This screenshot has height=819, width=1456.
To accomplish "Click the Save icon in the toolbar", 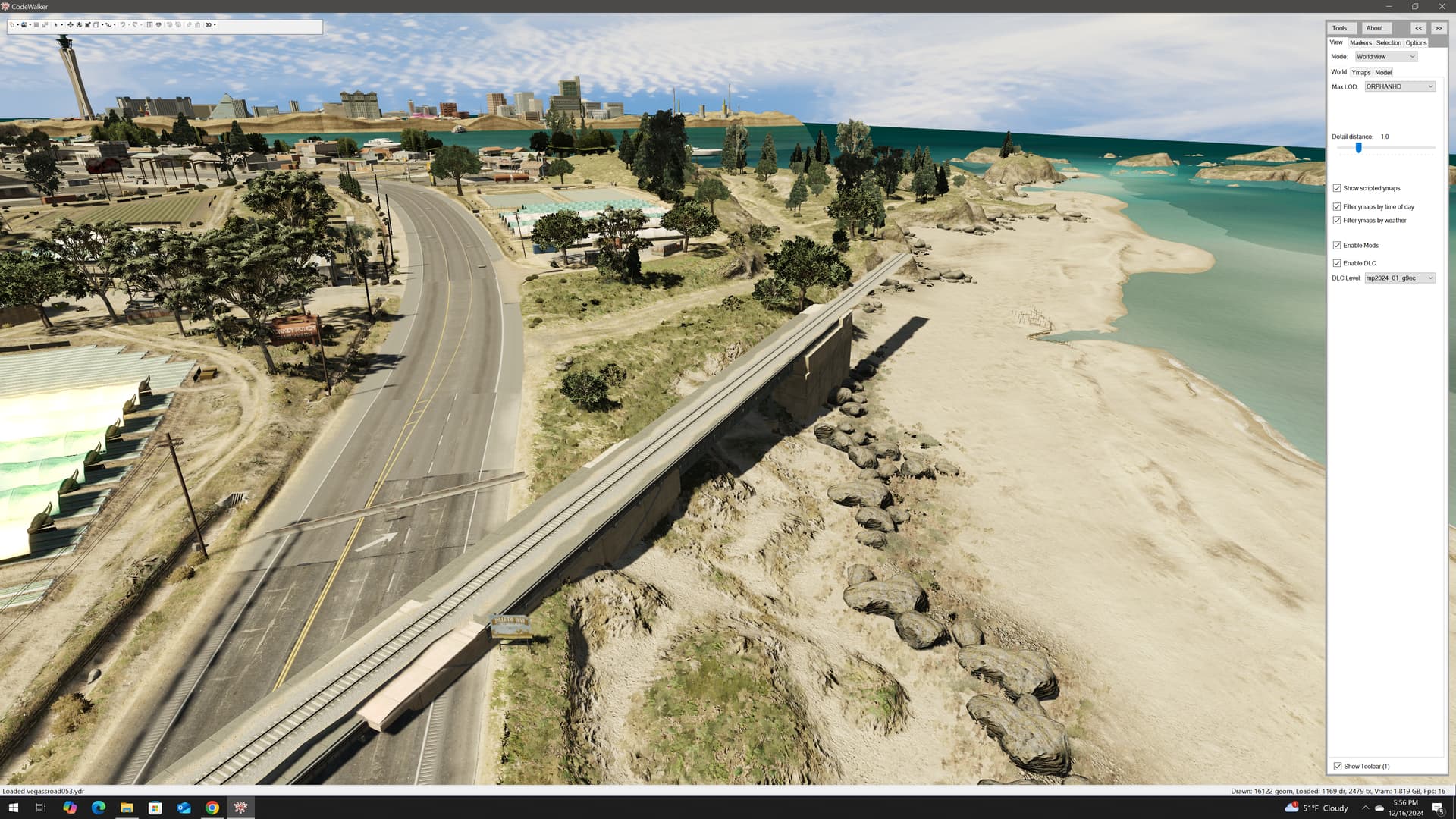I will (x=36, y=25).
